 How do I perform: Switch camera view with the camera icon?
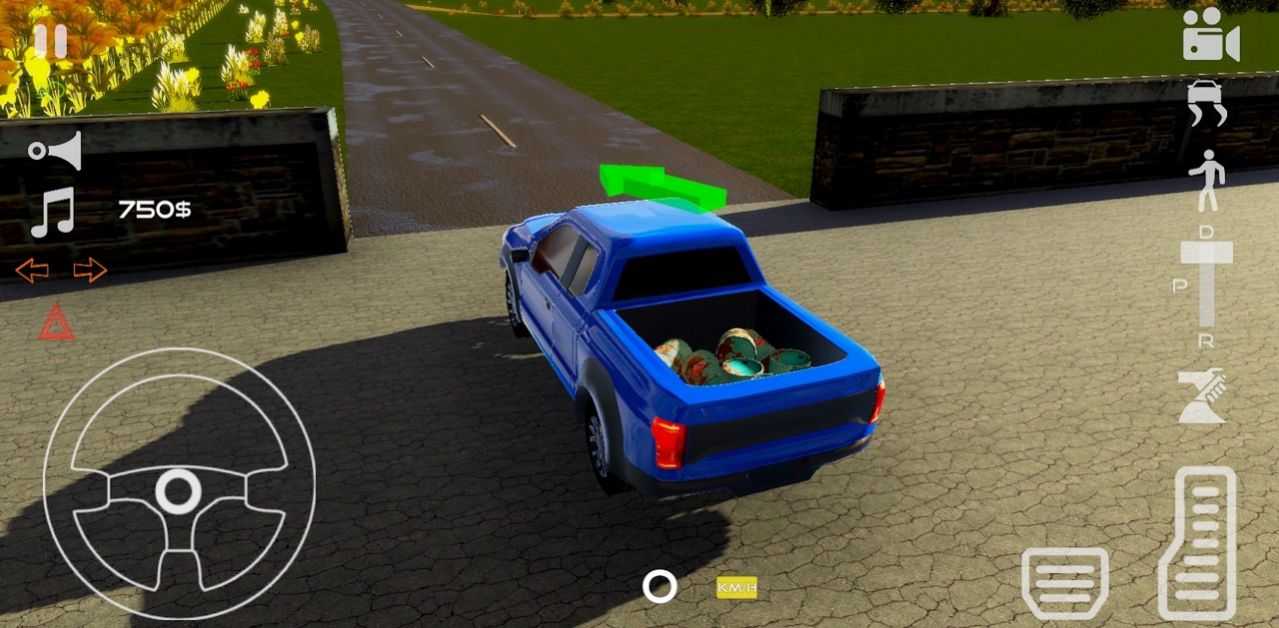(x=1211, y=37)
